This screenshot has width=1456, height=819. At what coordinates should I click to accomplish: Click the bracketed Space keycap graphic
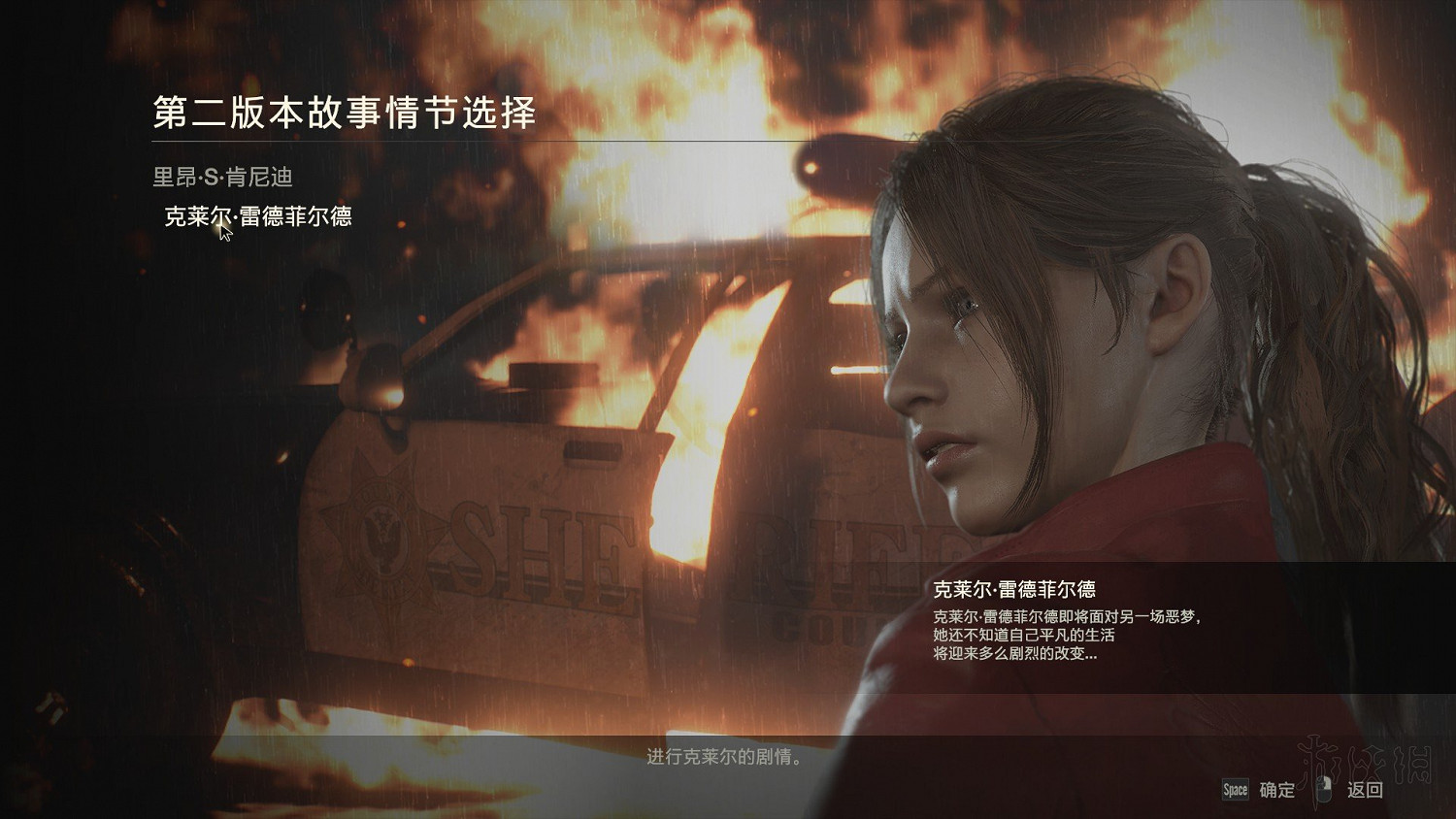point(1236,791)
